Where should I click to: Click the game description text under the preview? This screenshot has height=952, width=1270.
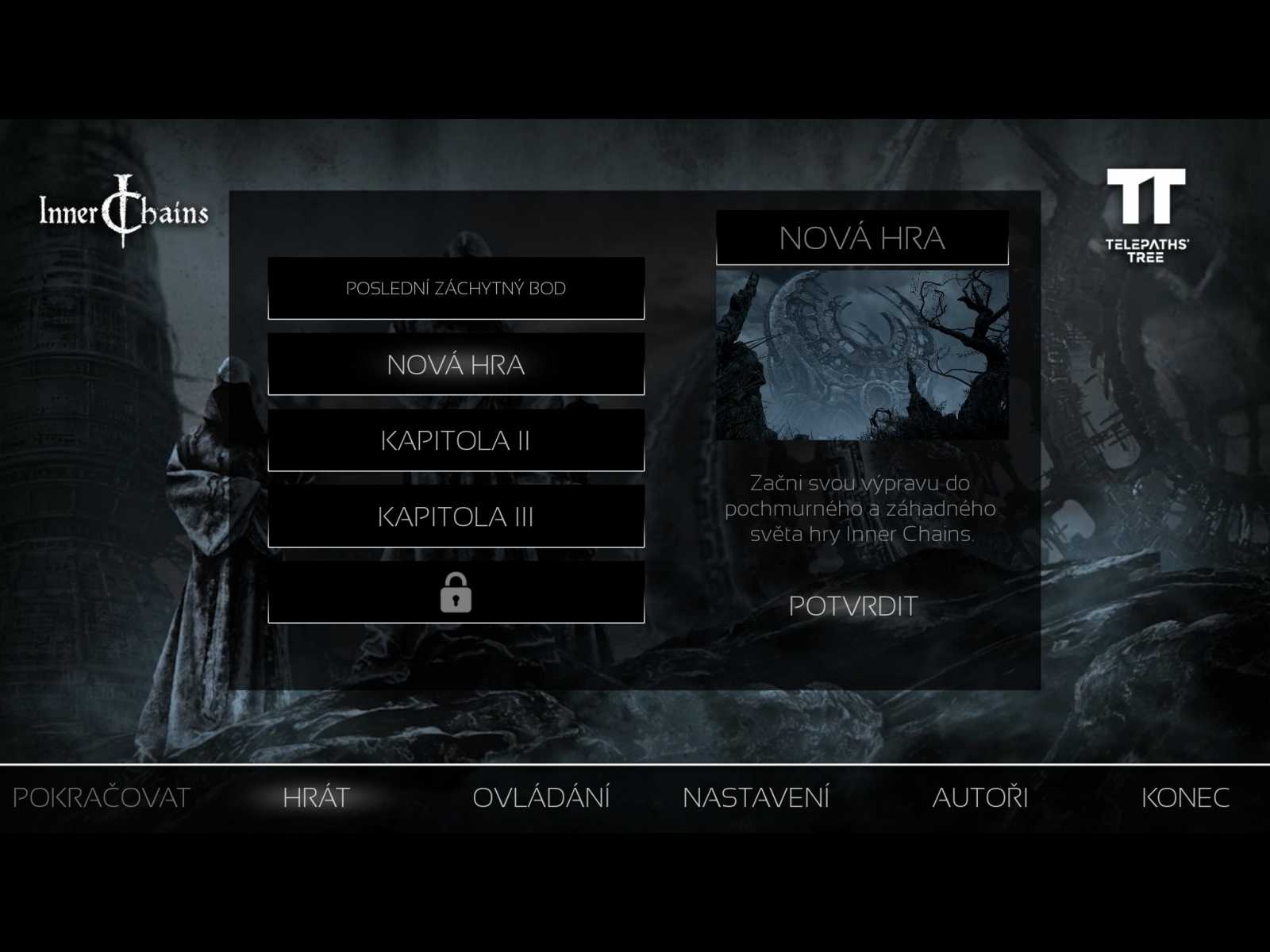pos(862,509)
